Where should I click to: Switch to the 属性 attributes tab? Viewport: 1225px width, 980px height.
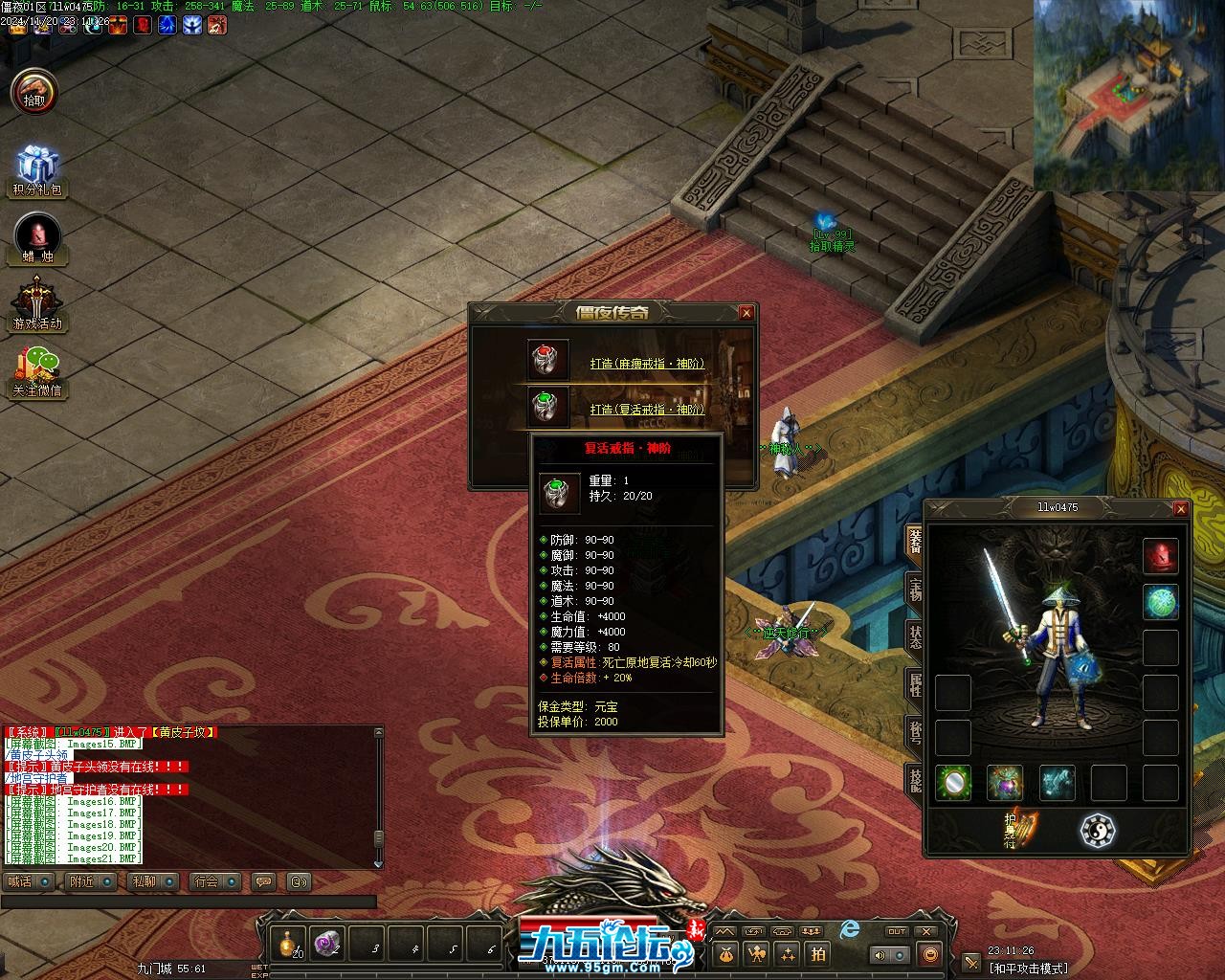point(915,684)
